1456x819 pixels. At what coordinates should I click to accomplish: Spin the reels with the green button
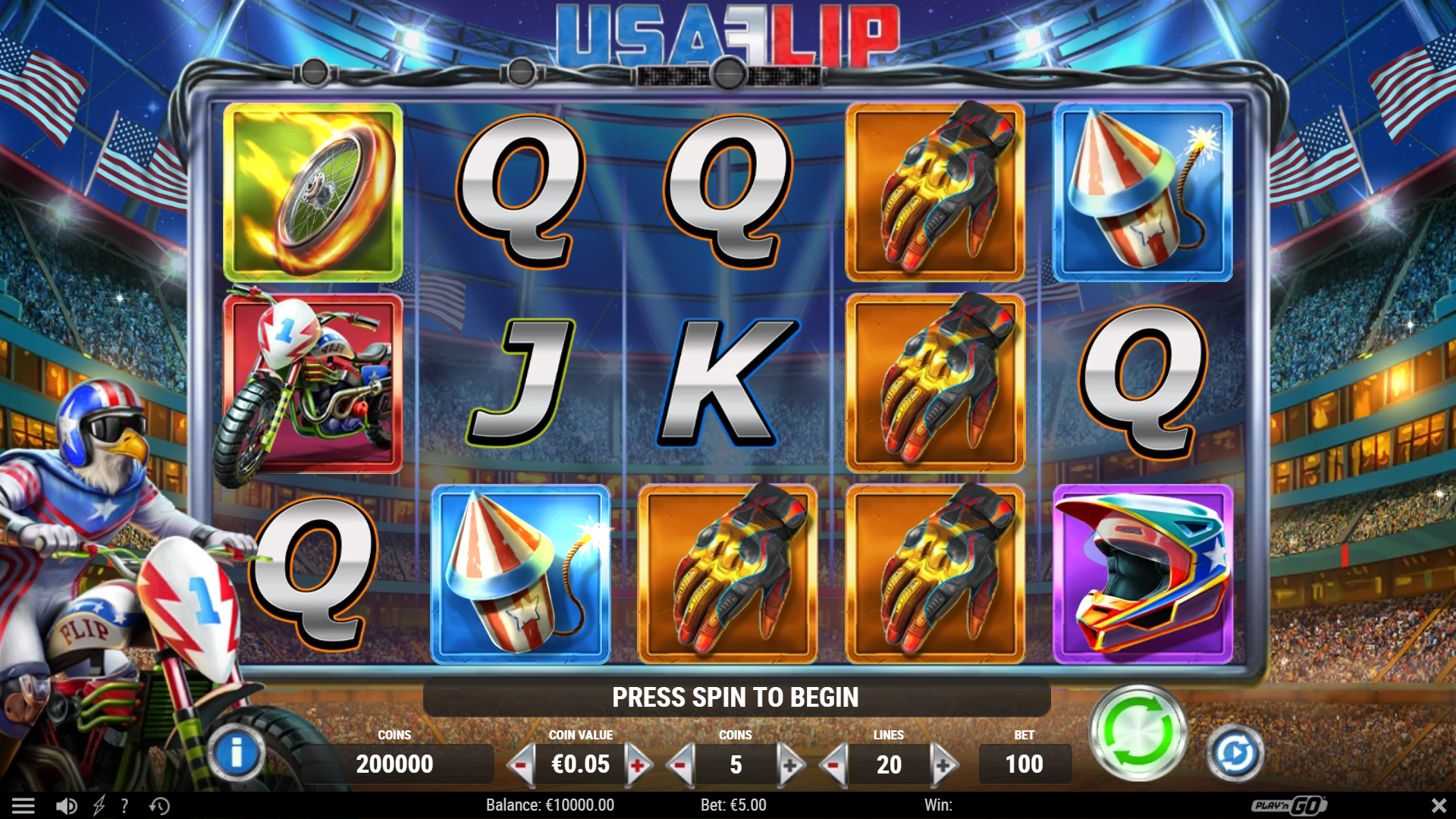pos(1137,733)
